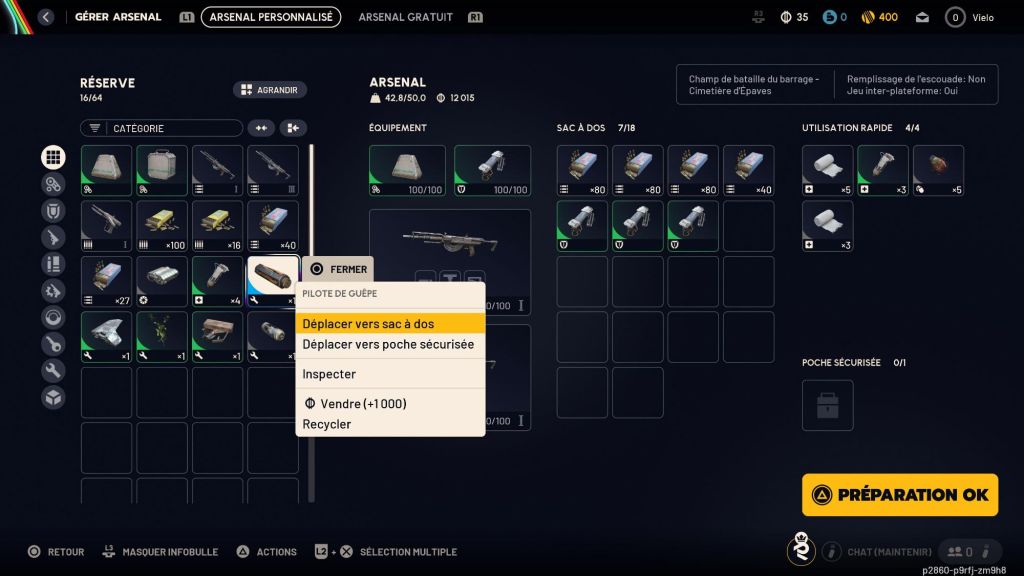
Task: Switch to the Arsenal Gratuit tab
Action: (405, 17)
